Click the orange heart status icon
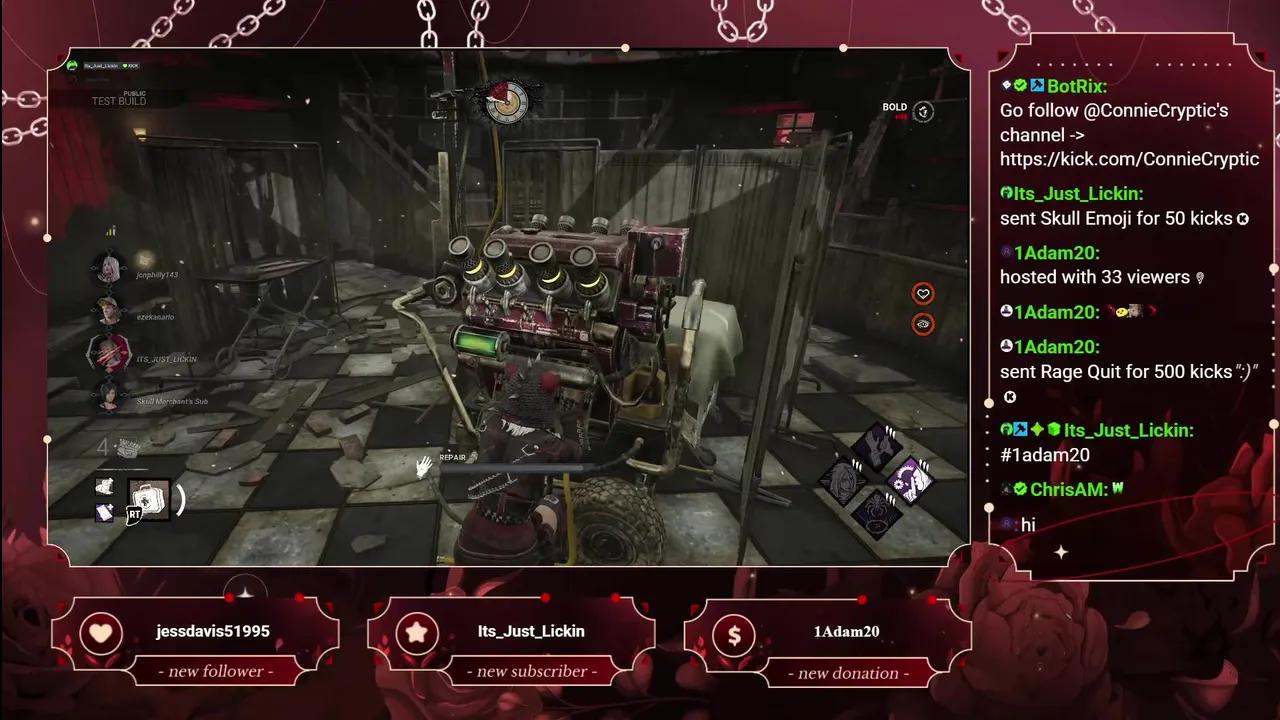 pos(923,294)
